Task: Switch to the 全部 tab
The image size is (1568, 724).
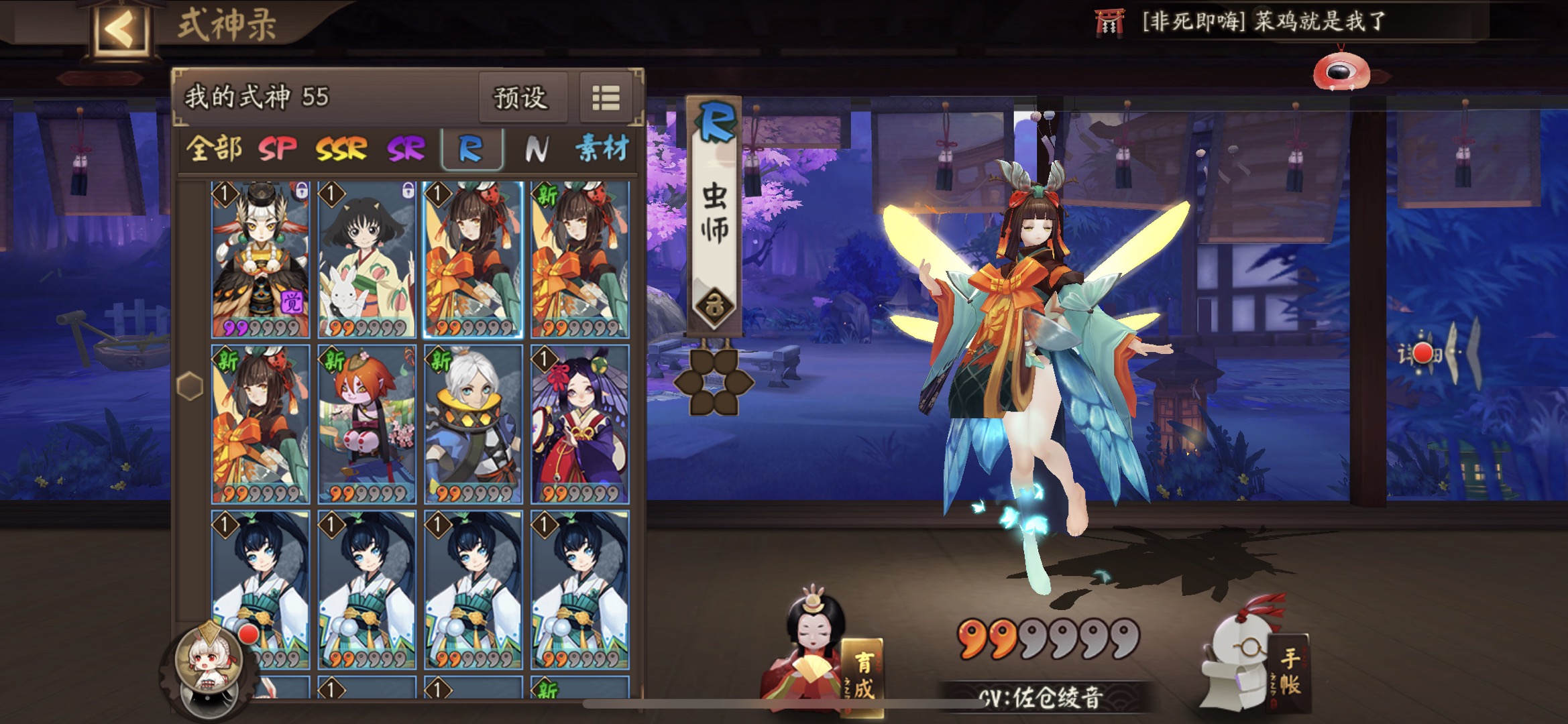Action: [213, 149]
